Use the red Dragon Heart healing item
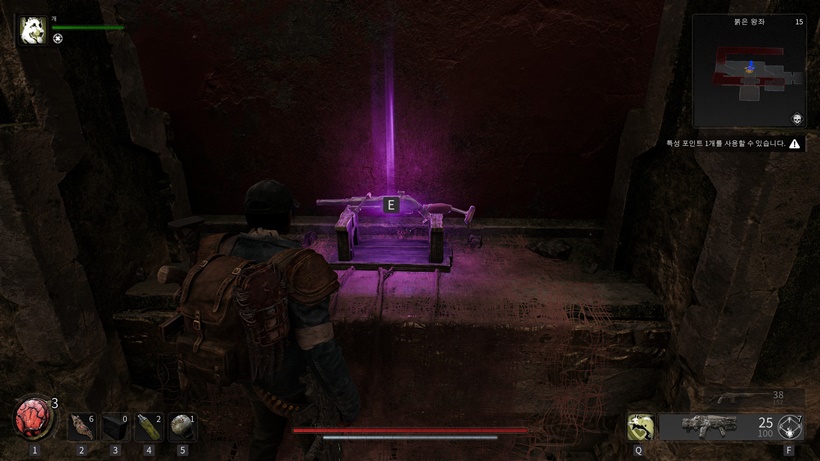The width and height of the screenshot is (820, 461). [x=34, y=419]
